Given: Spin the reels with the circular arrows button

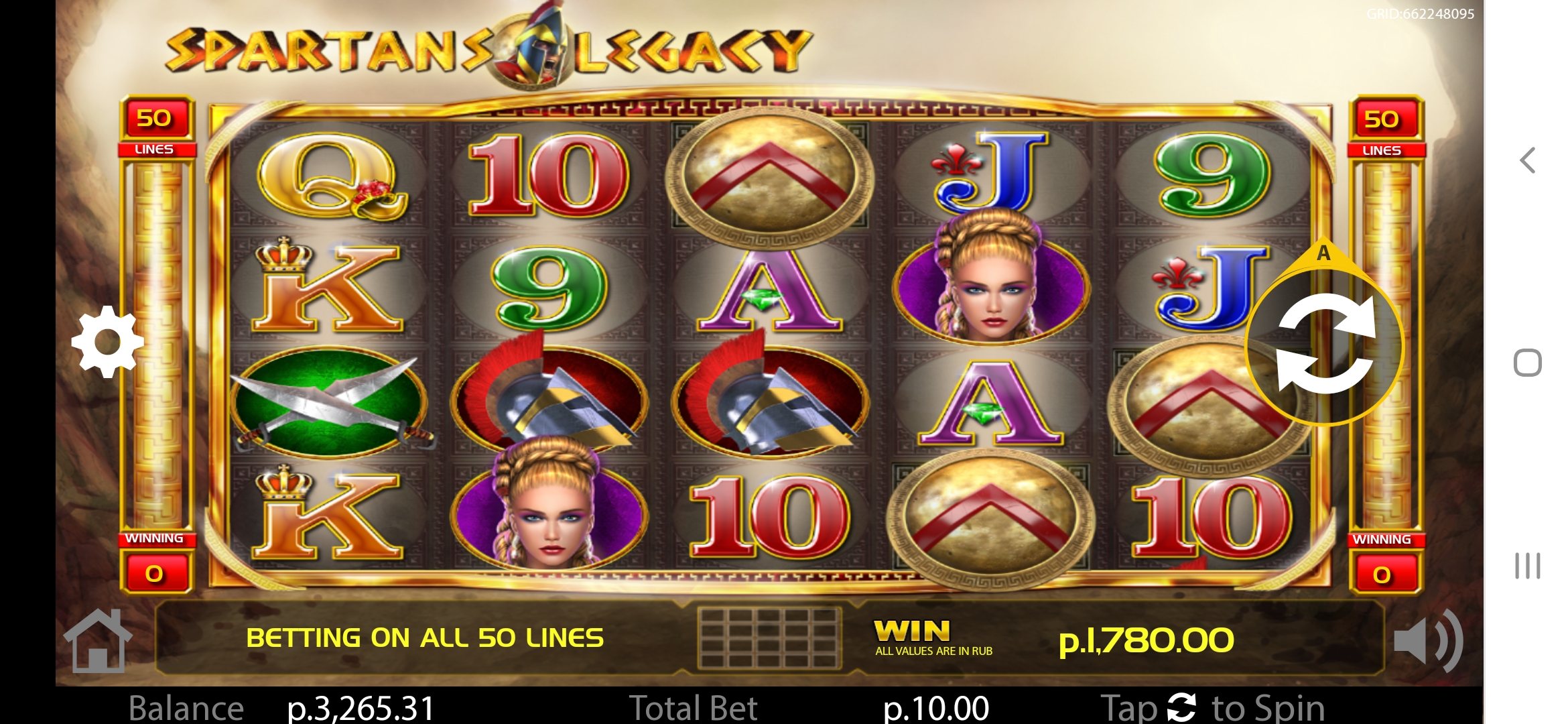Looking at the screenshot, I should click(1325, 345).
